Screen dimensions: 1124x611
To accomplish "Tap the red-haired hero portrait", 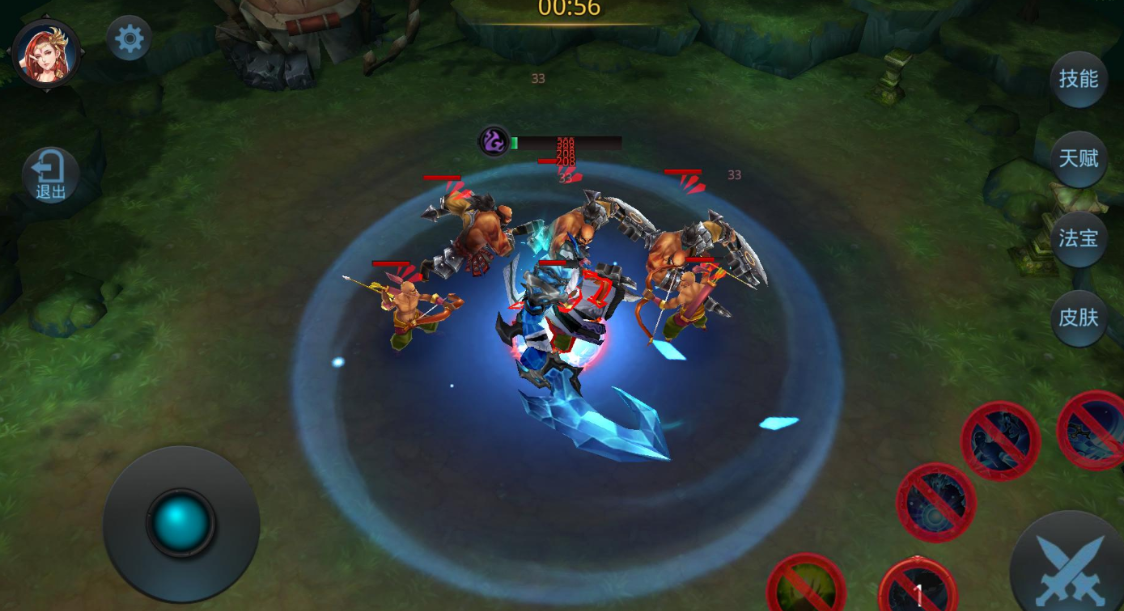I will coord(46,53).
